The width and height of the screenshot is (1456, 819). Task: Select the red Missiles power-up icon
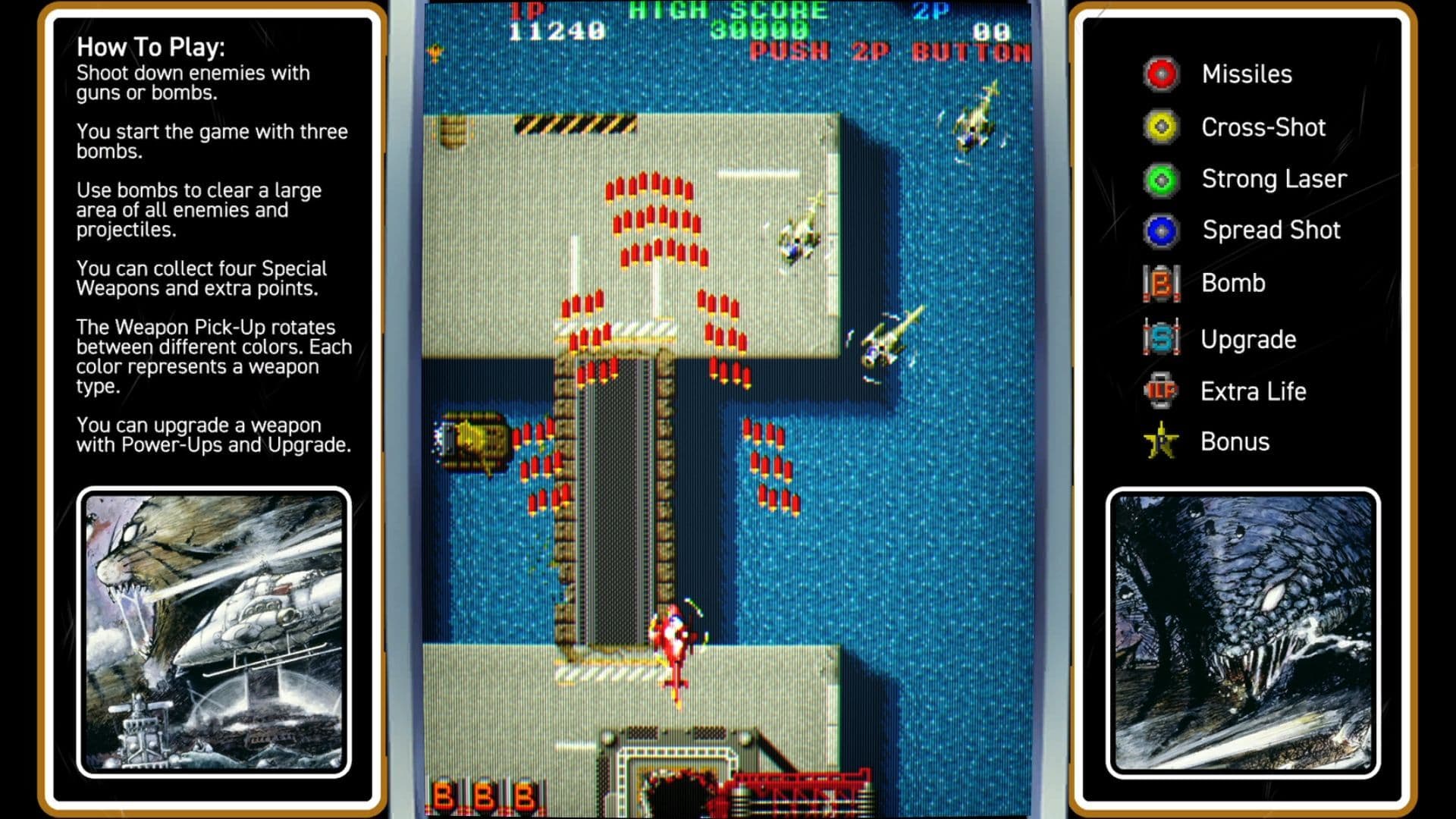click(1159, 74)
